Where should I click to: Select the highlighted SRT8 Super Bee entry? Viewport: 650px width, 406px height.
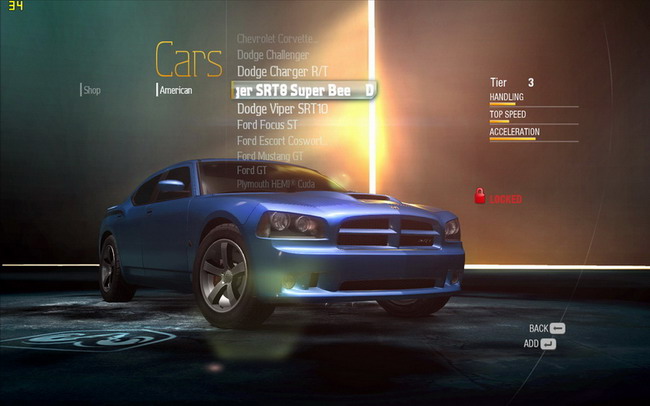tap(304, 90)
